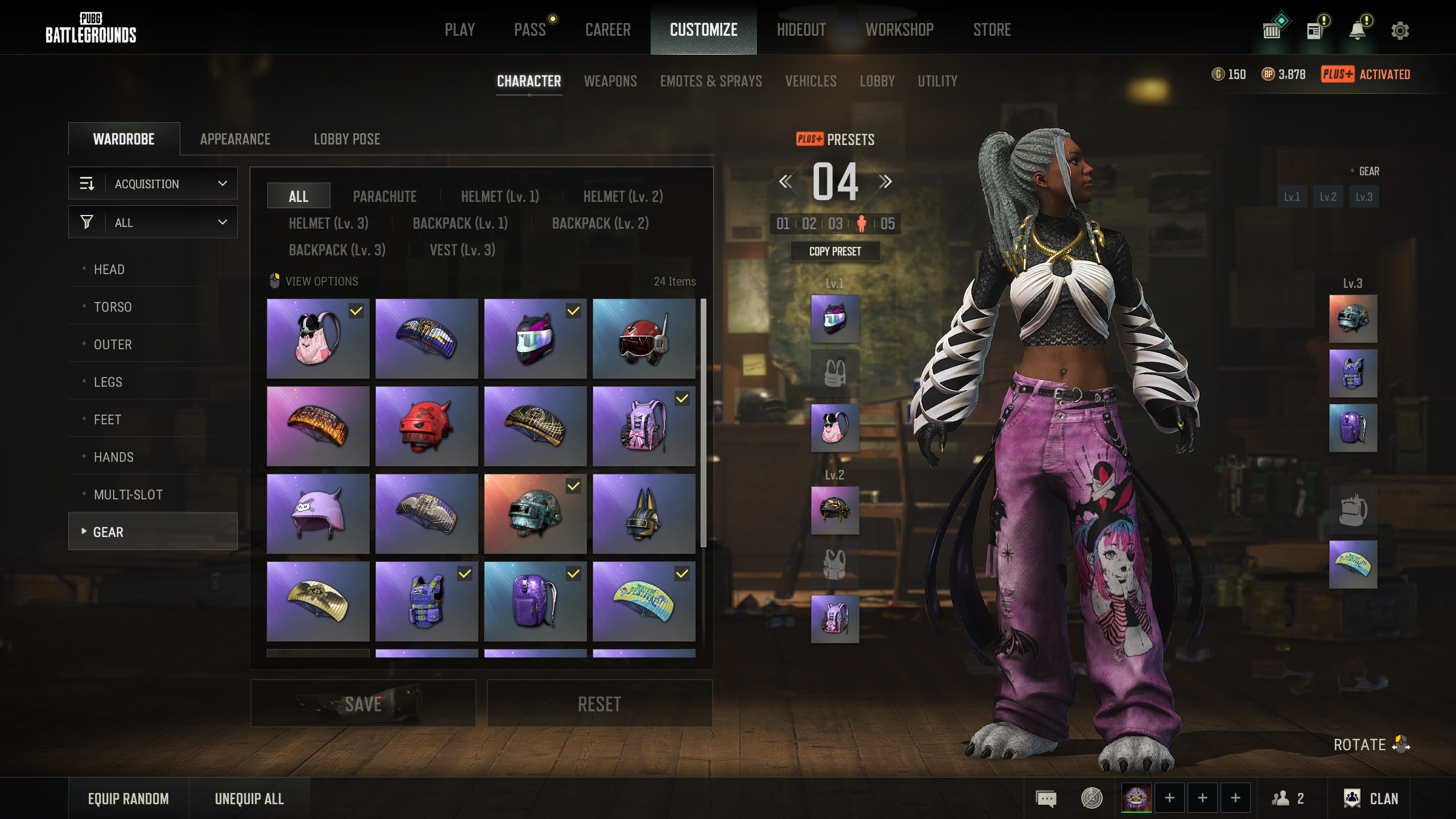Filter items by Parachute category
1456x819 pixels.
point(384,196)
